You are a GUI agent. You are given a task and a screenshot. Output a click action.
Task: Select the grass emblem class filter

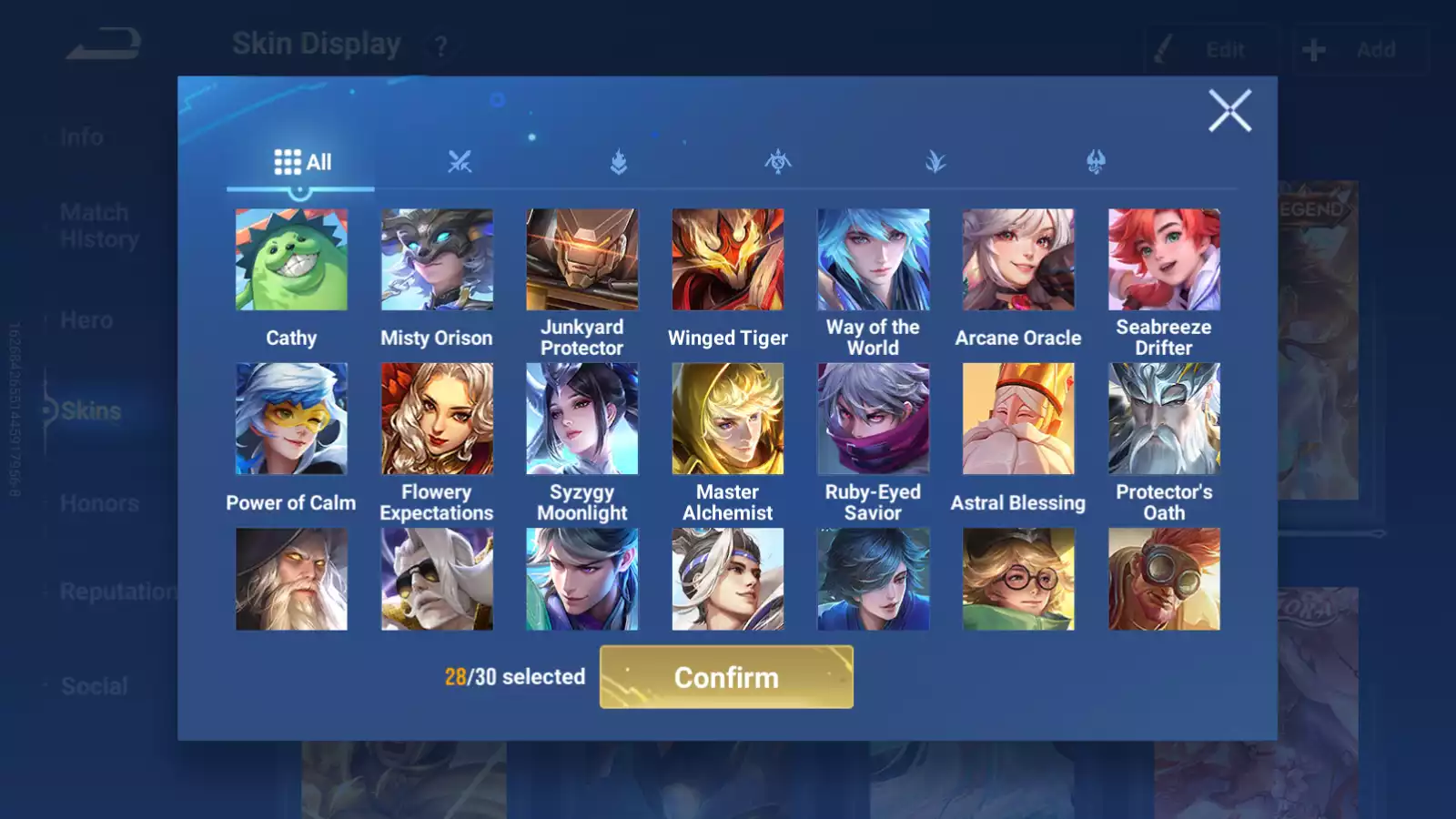pos(937,162)
